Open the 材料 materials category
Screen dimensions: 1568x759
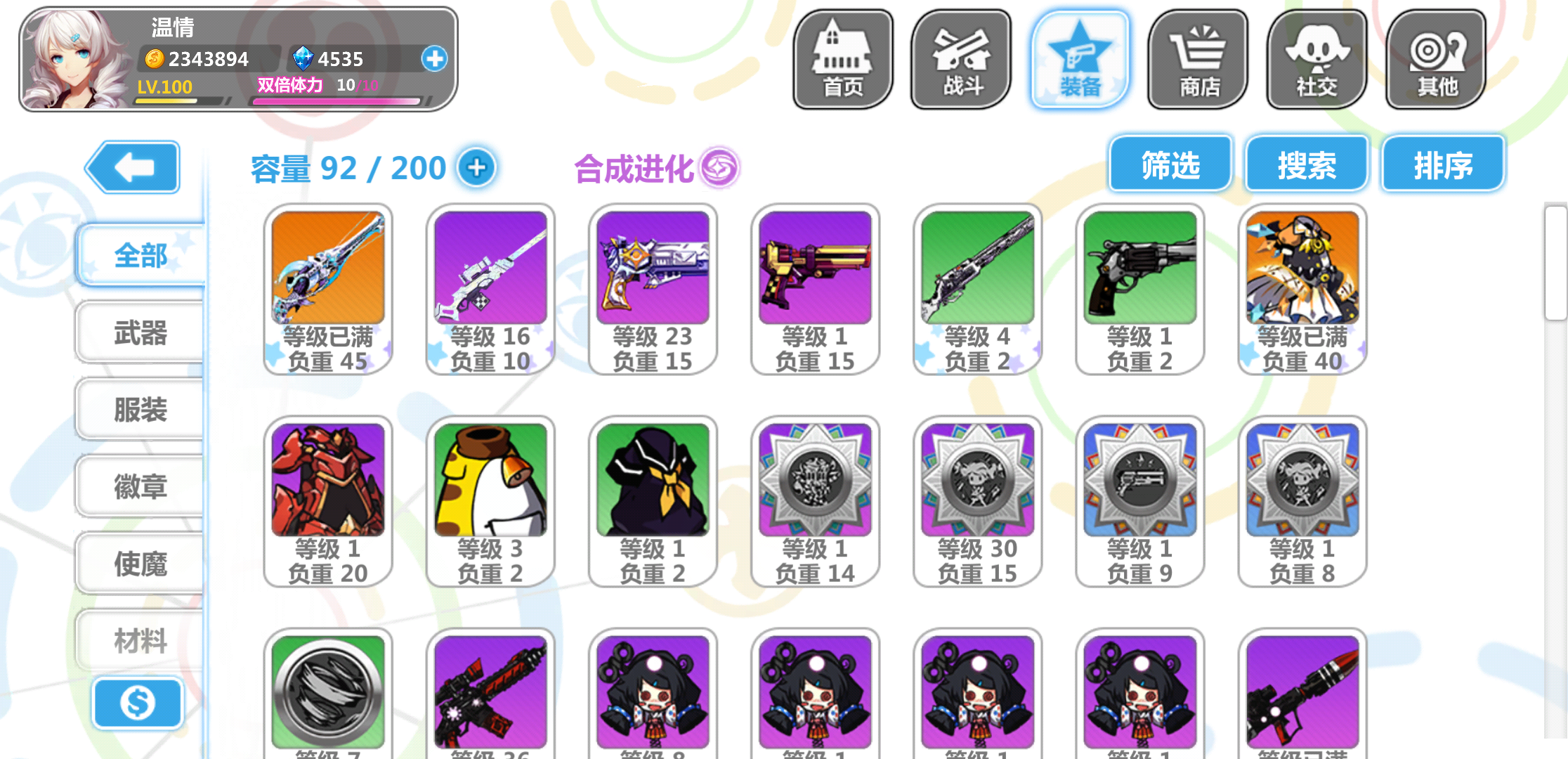point(139,640)
